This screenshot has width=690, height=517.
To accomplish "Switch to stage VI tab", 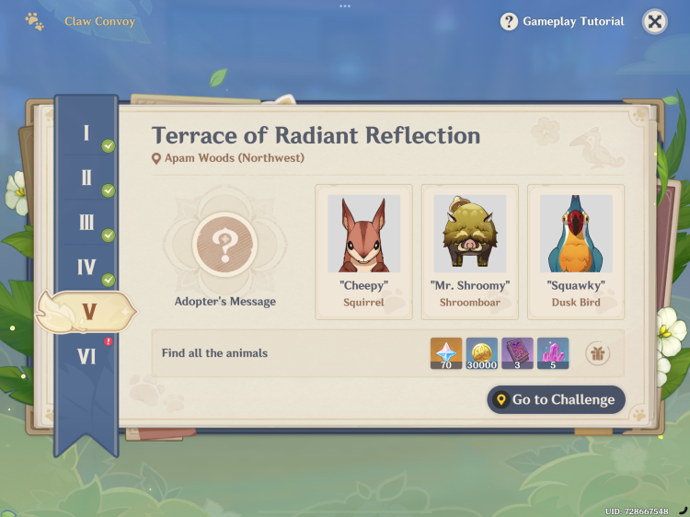I will coord(87,356).
